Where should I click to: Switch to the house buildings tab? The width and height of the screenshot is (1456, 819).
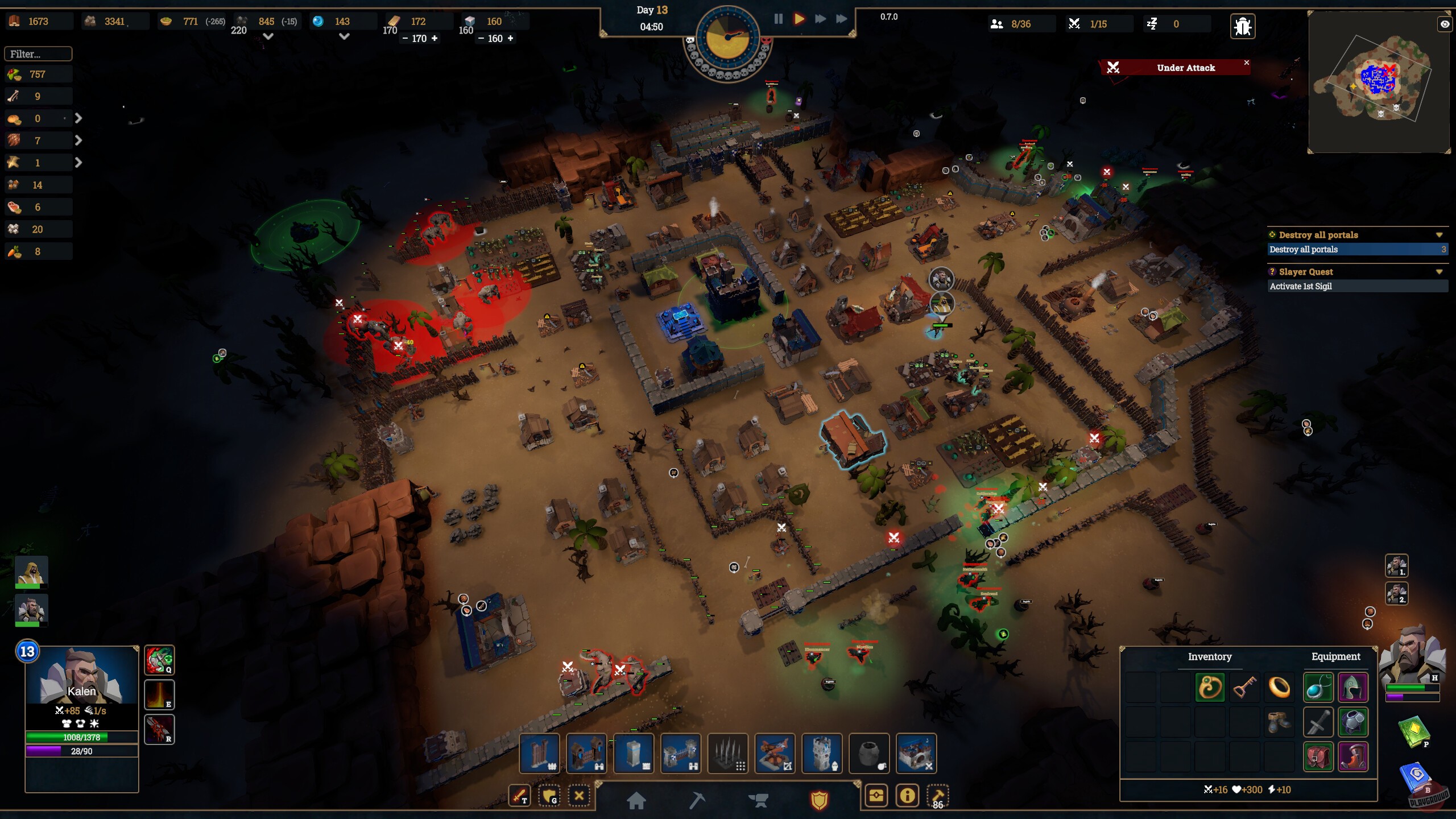click(636, 800)
